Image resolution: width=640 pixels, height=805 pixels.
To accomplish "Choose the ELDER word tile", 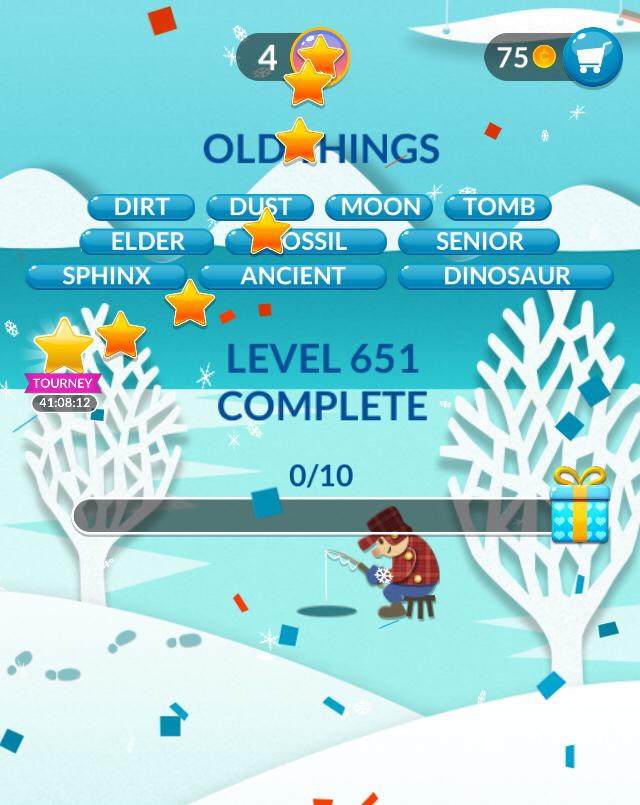I will click(x=147, y=241).
